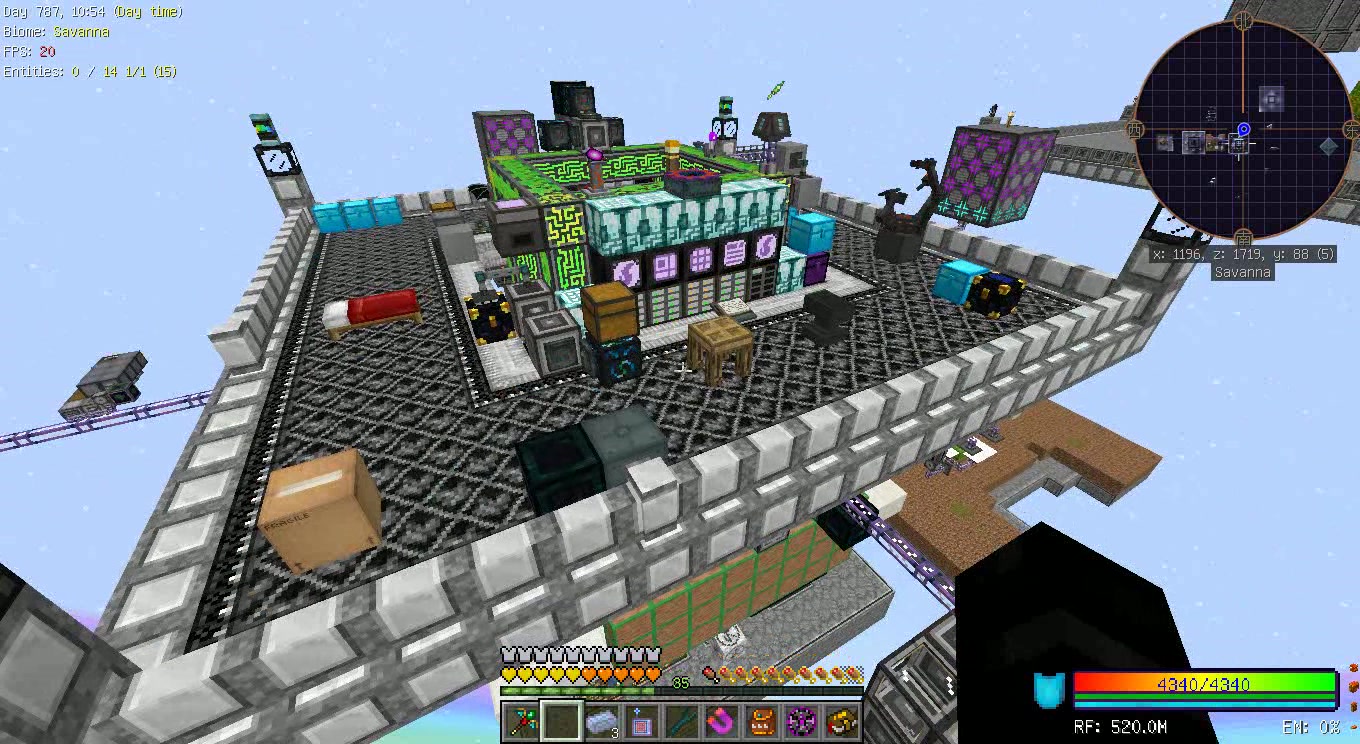
Task: Click the north cardinal marker atop the minimap
Action: click(1243, 18)
